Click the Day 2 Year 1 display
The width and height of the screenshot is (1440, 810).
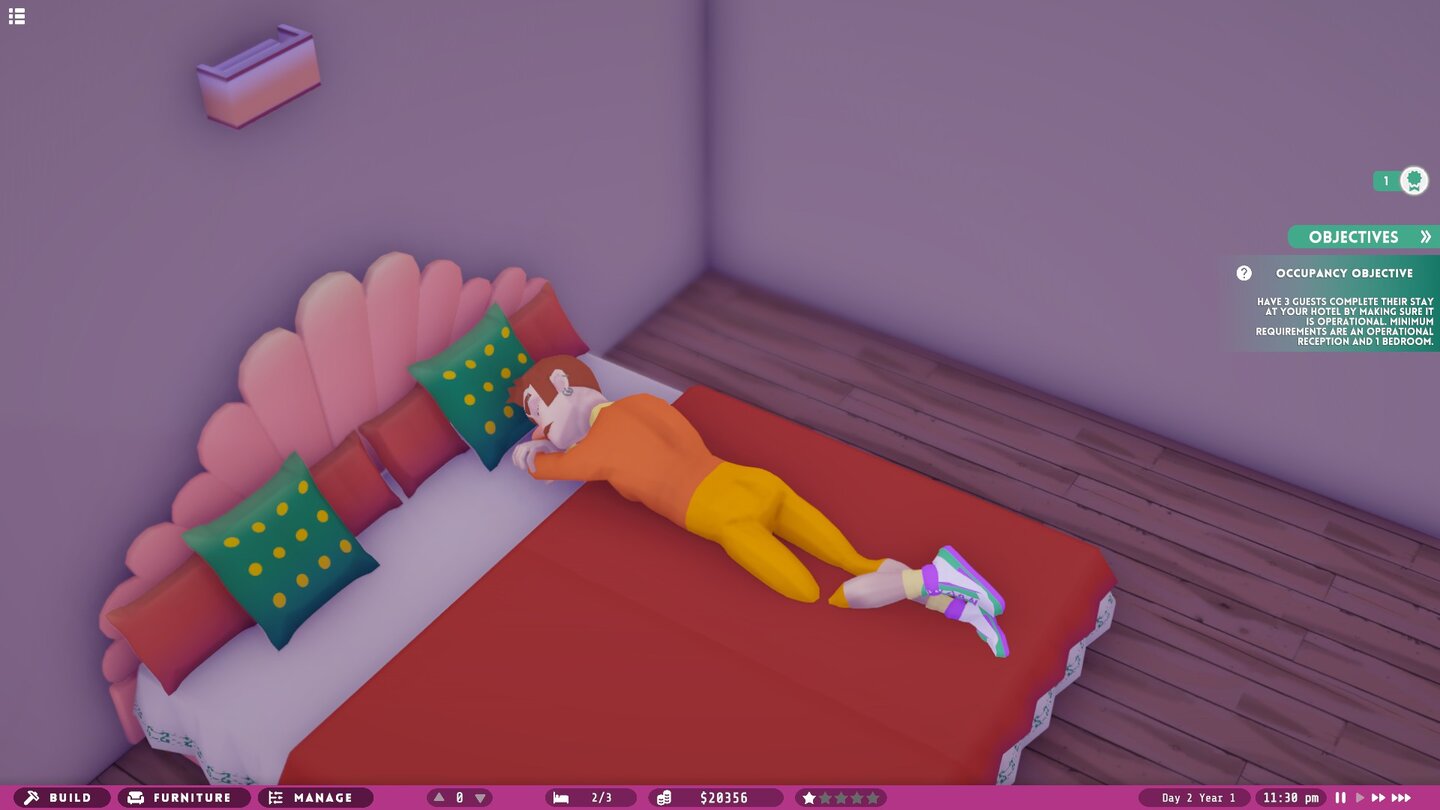coord(1197,797)
